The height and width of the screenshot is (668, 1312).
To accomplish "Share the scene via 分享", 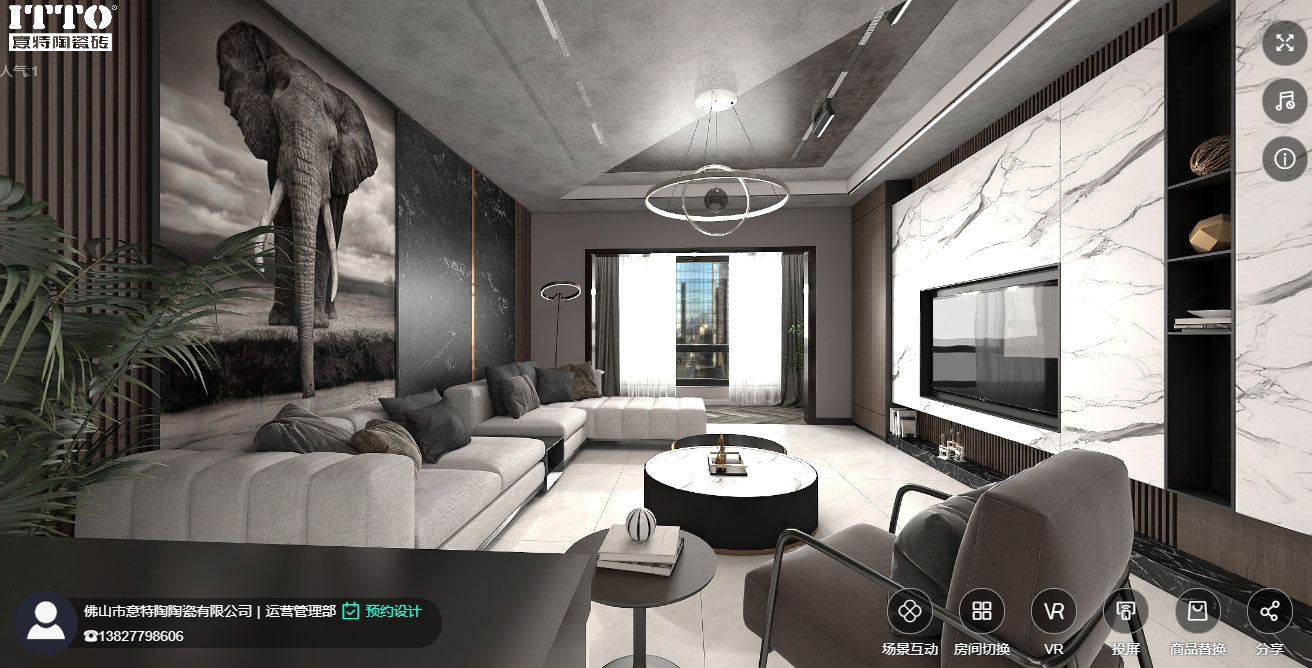I will pos(1270,611).
